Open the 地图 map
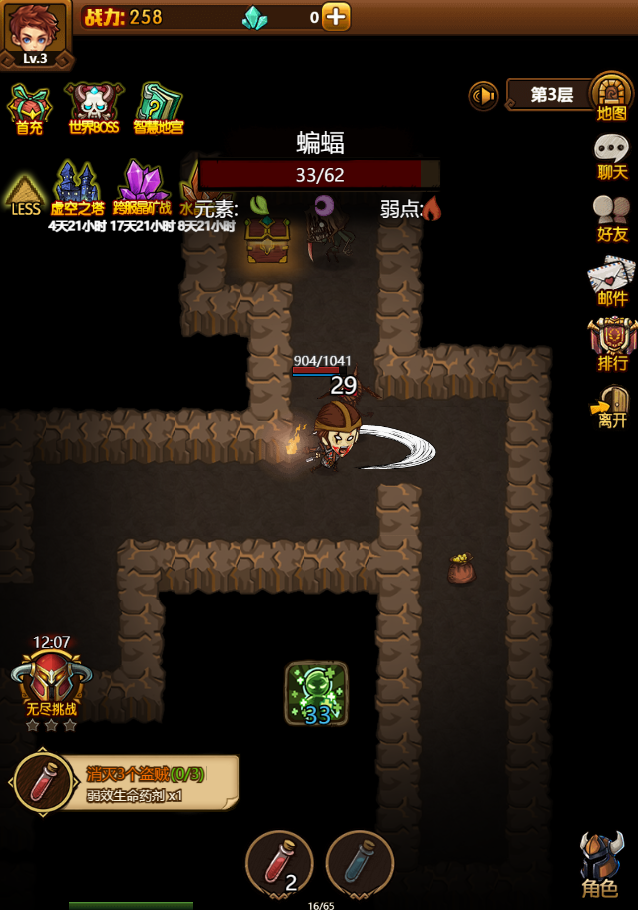Screen dimensions: 638x910 (x=611, y=97)
